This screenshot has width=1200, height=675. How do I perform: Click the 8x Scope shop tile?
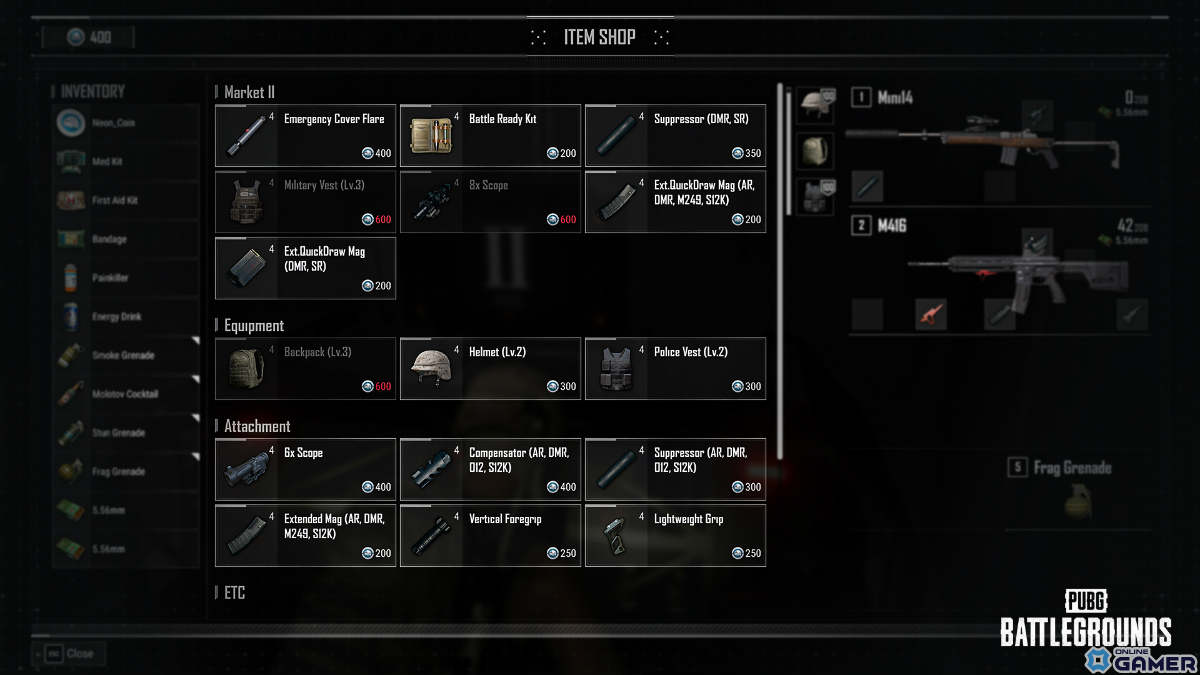click(x=490, y=202)
